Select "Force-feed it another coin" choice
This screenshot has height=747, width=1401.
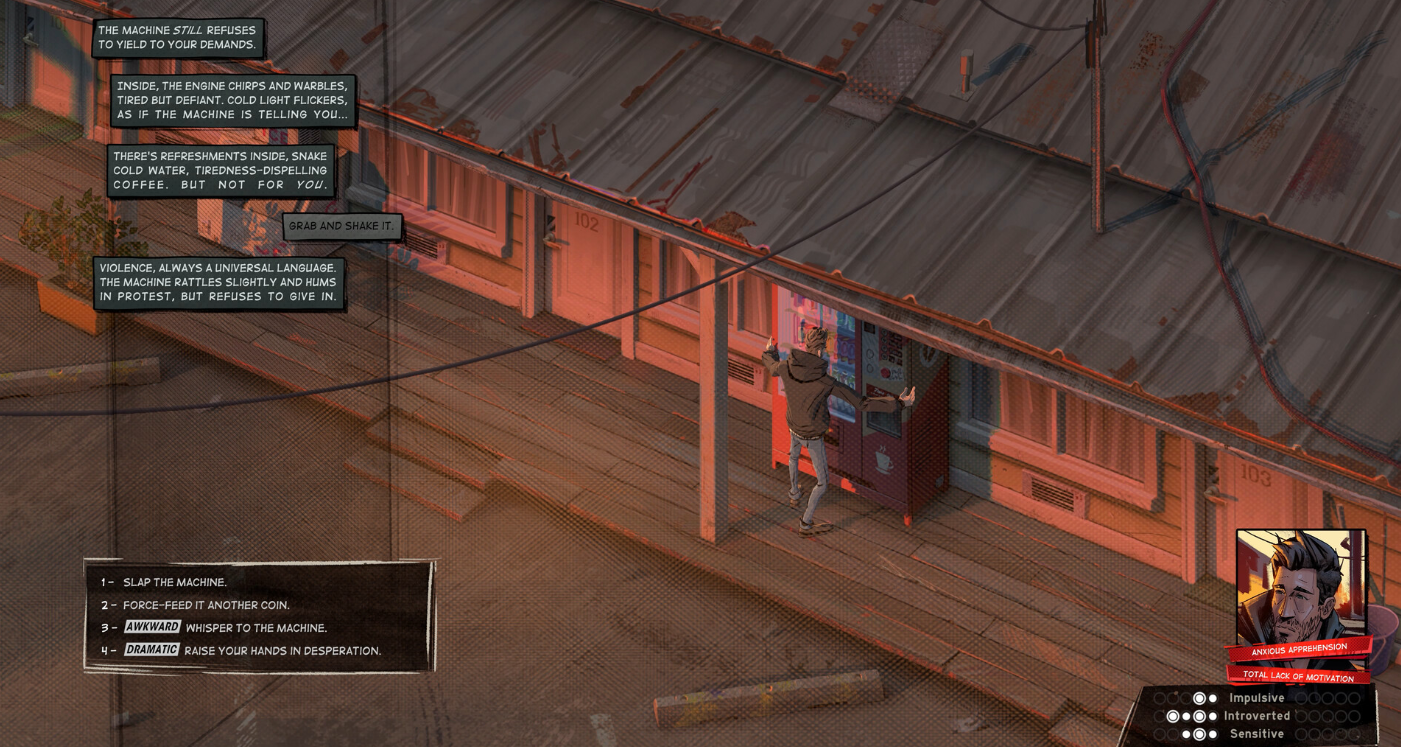(206, 605)
